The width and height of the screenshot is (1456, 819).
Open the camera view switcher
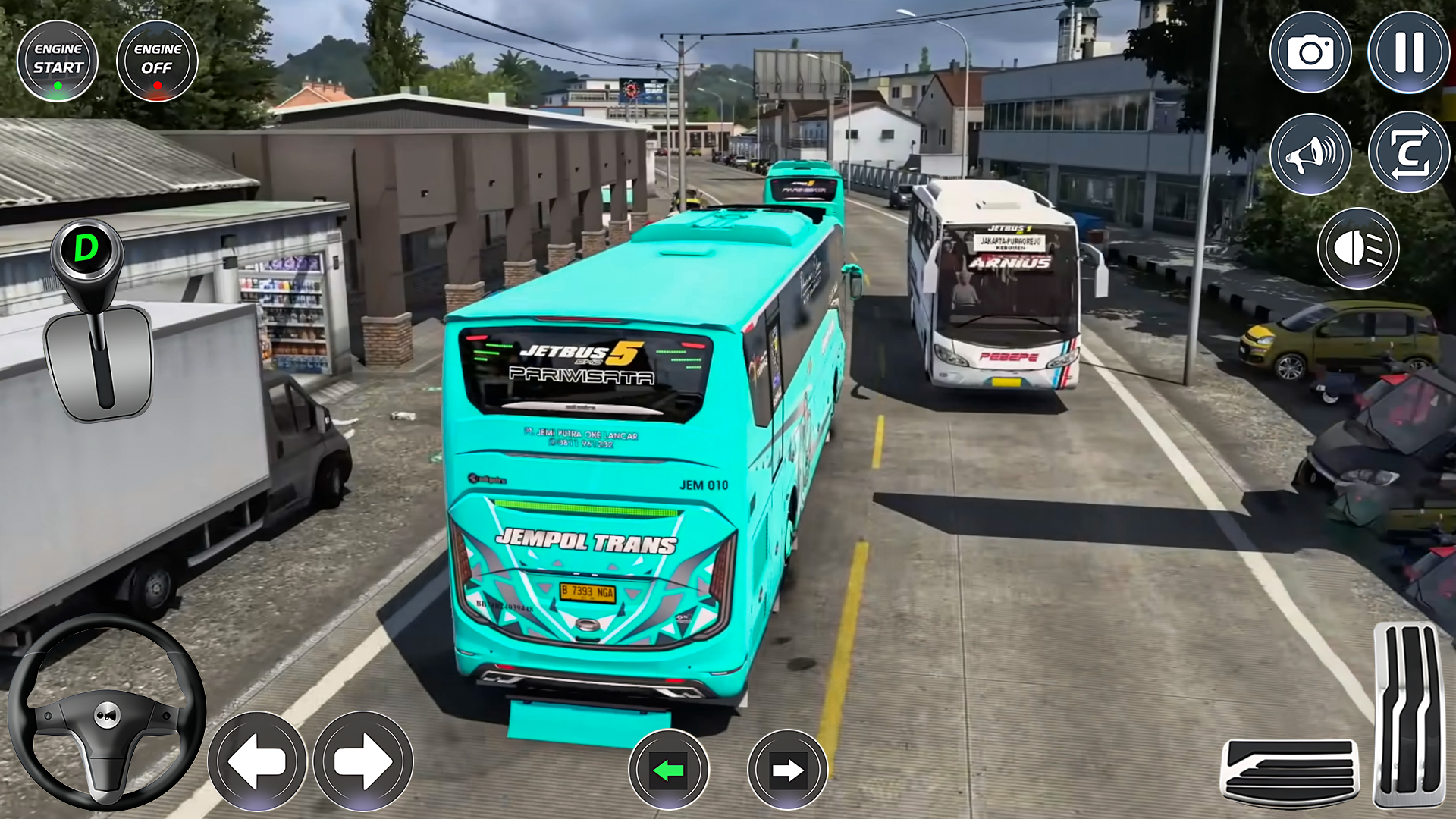point(1310,52)
